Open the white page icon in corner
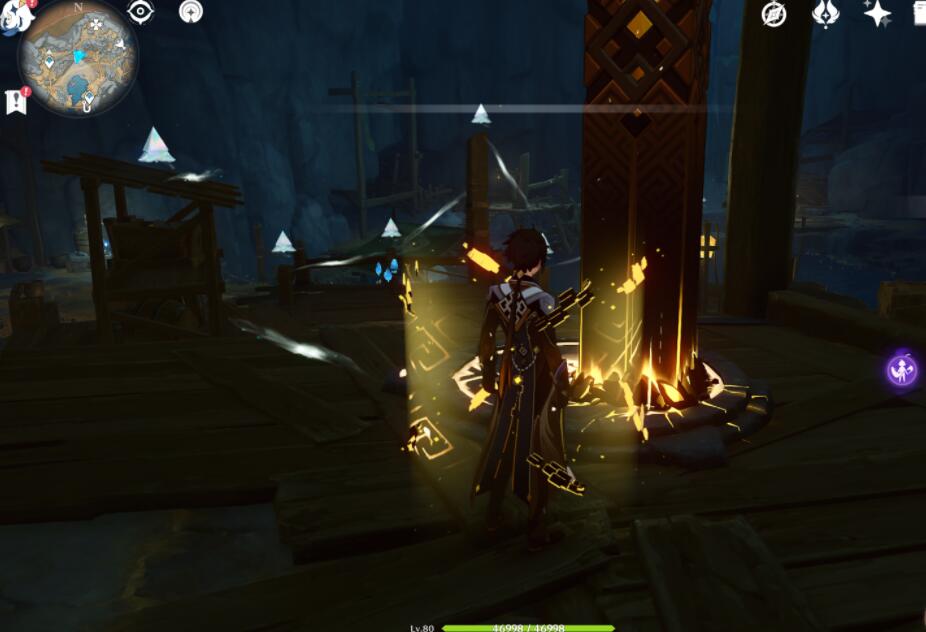This screenshot has height=632, width=926. [x=919, y=13]
